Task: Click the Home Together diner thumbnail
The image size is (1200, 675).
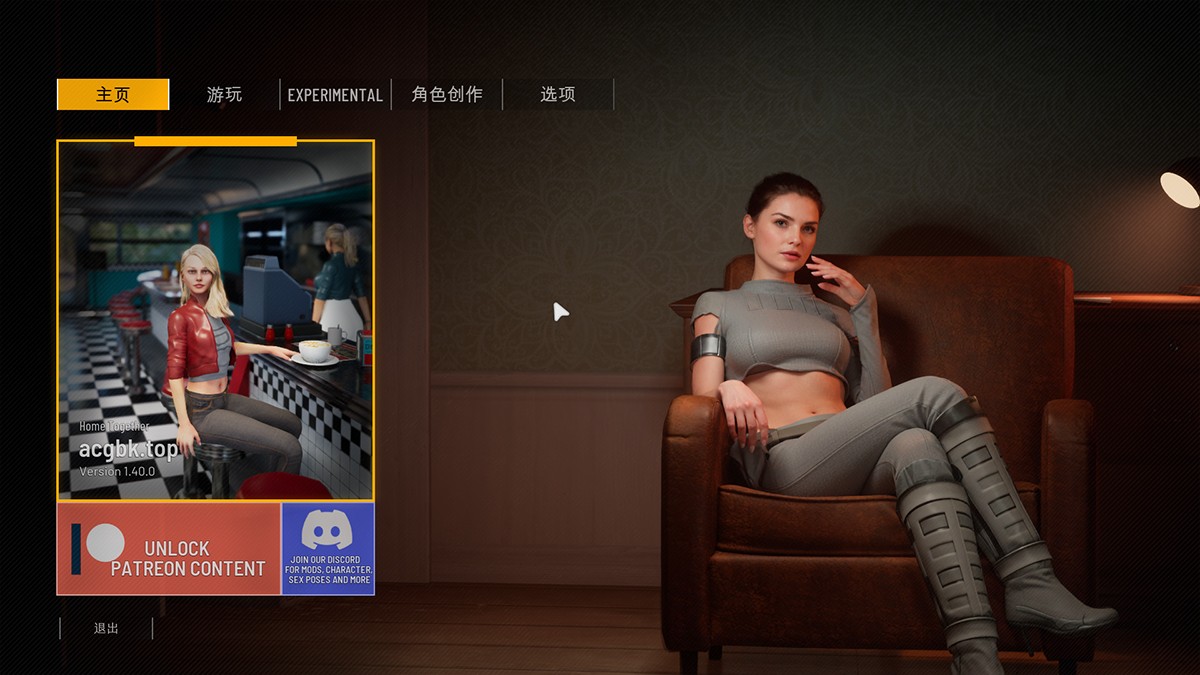Action: pyautogui.click(x=215, y=320)
